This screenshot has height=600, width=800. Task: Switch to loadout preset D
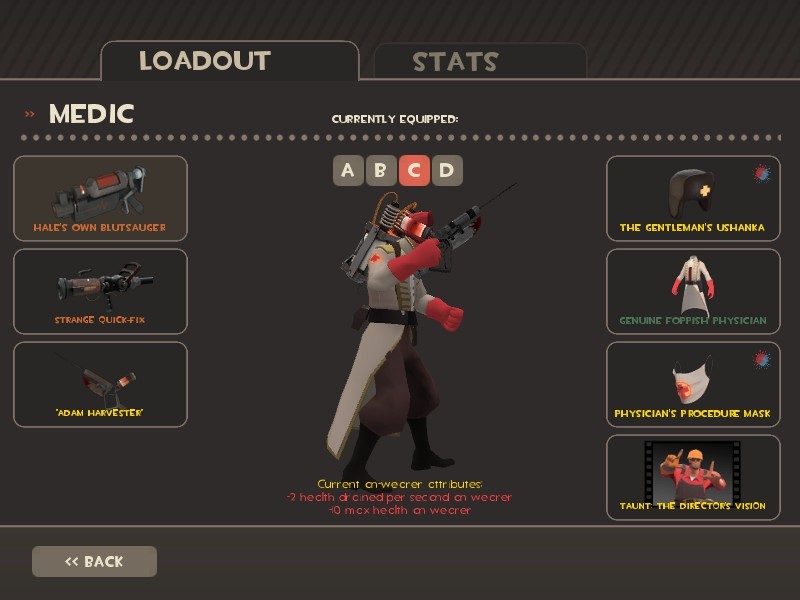[446, 170]
